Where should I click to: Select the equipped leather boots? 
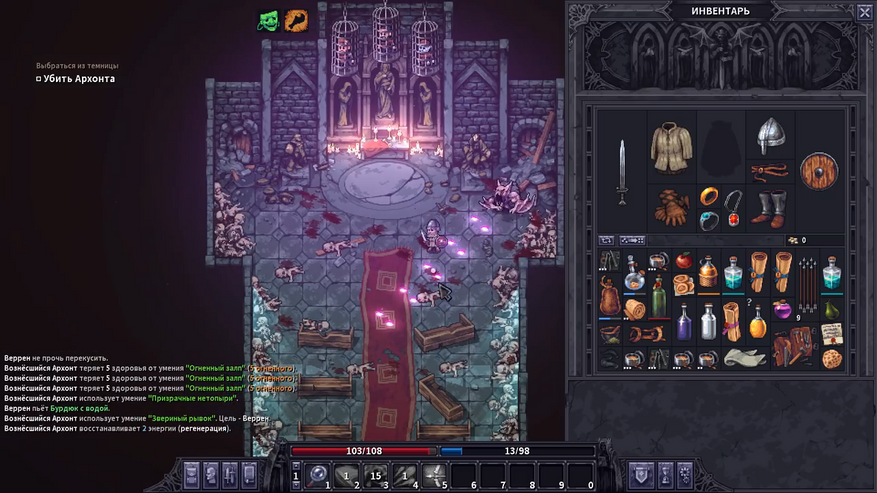tap(769, 208)
